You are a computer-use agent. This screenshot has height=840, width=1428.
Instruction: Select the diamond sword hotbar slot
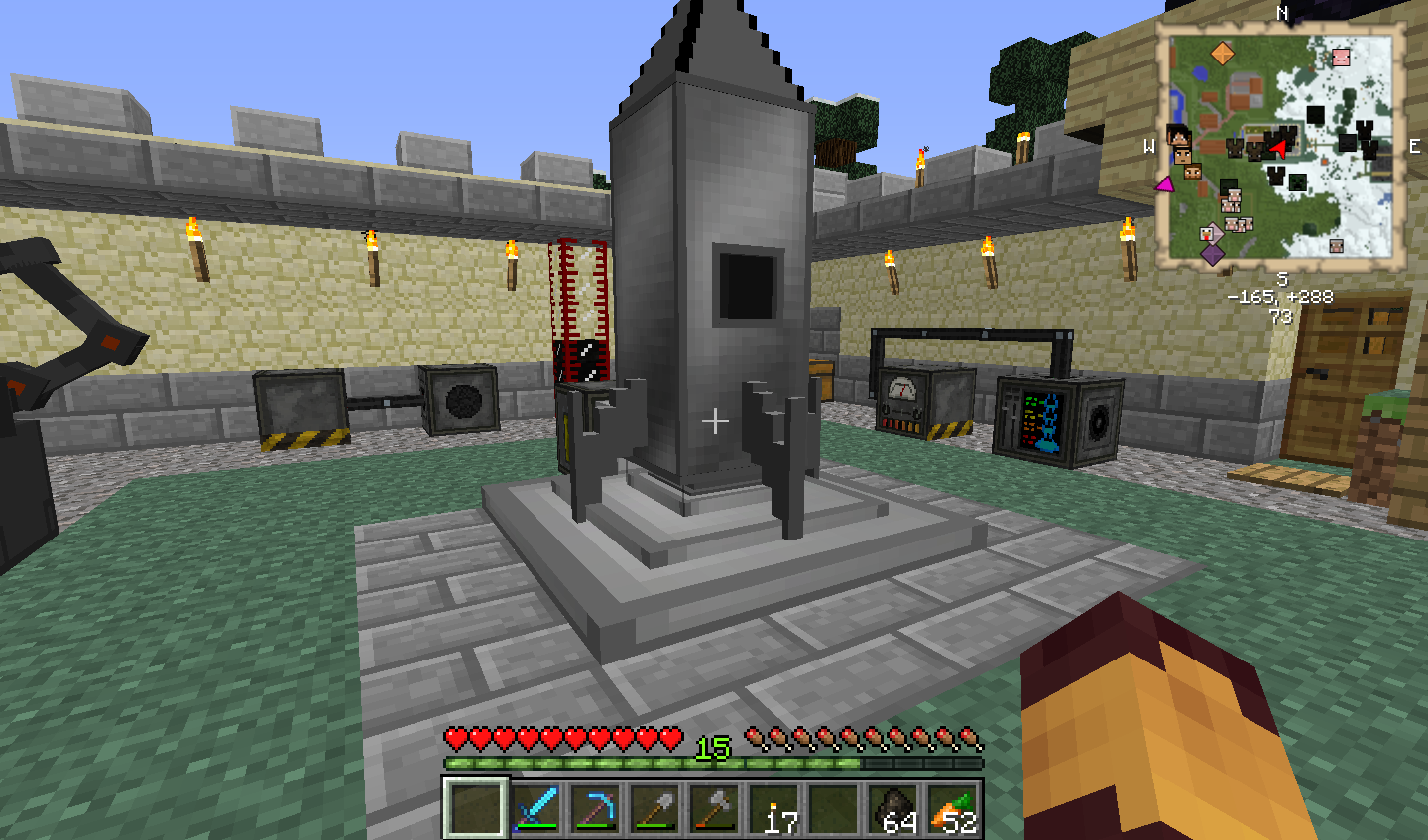[x=538, y=810]
